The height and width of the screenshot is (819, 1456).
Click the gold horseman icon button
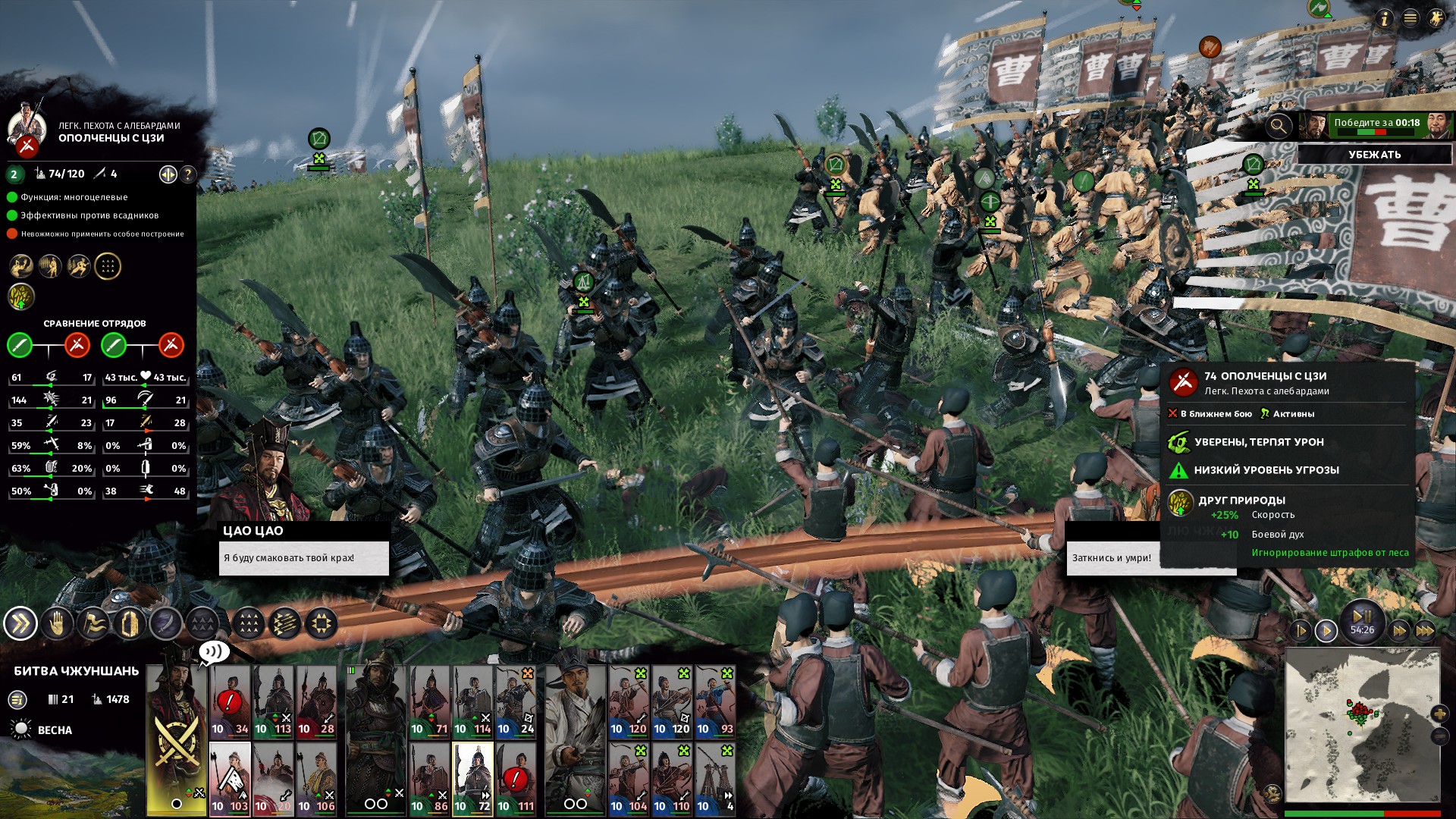tap(1436, 18)
